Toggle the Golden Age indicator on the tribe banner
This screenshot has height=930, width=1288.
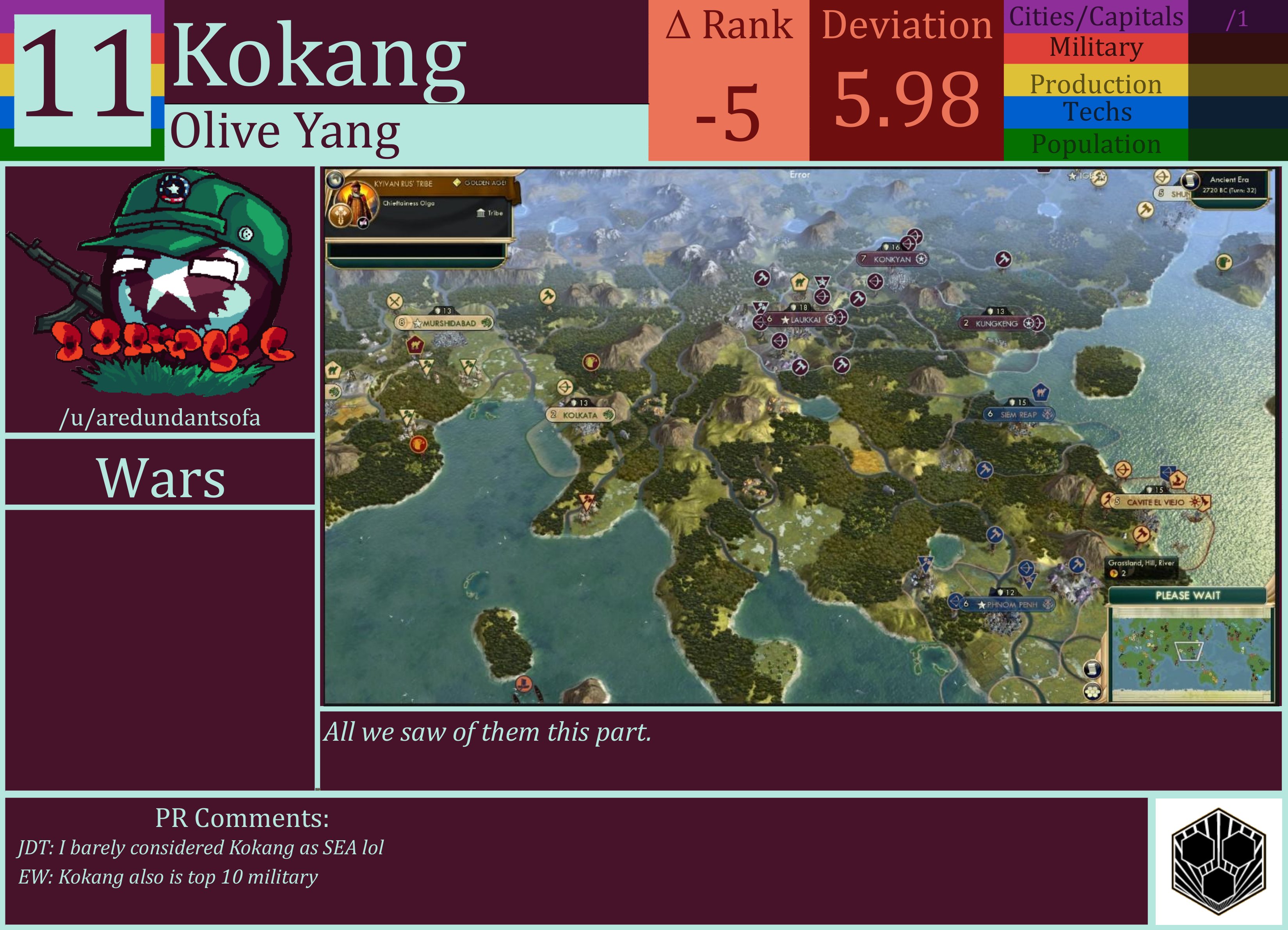[x=458, y=183]
